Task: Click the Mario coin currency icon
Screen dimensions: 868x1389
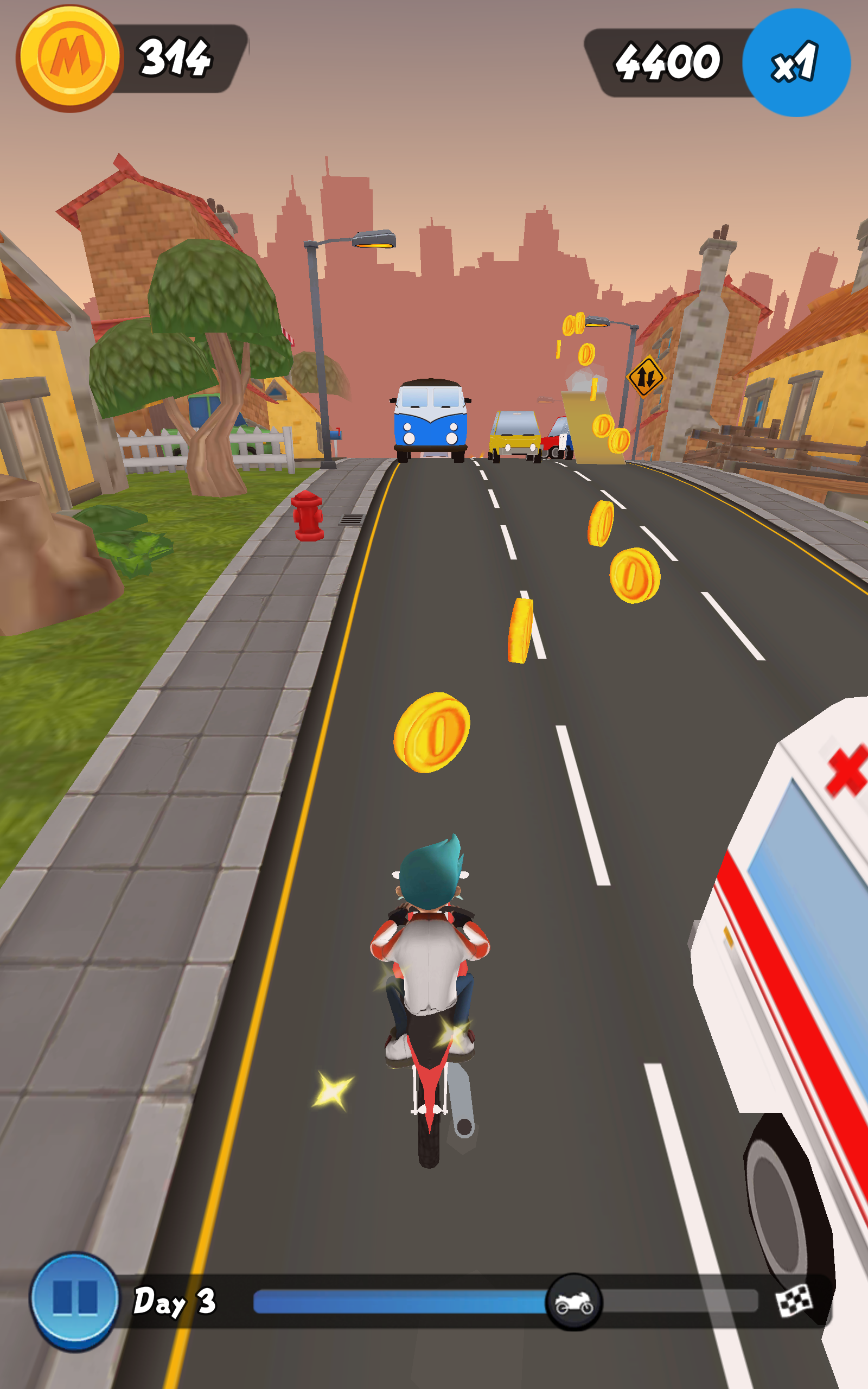Action: 69,53
